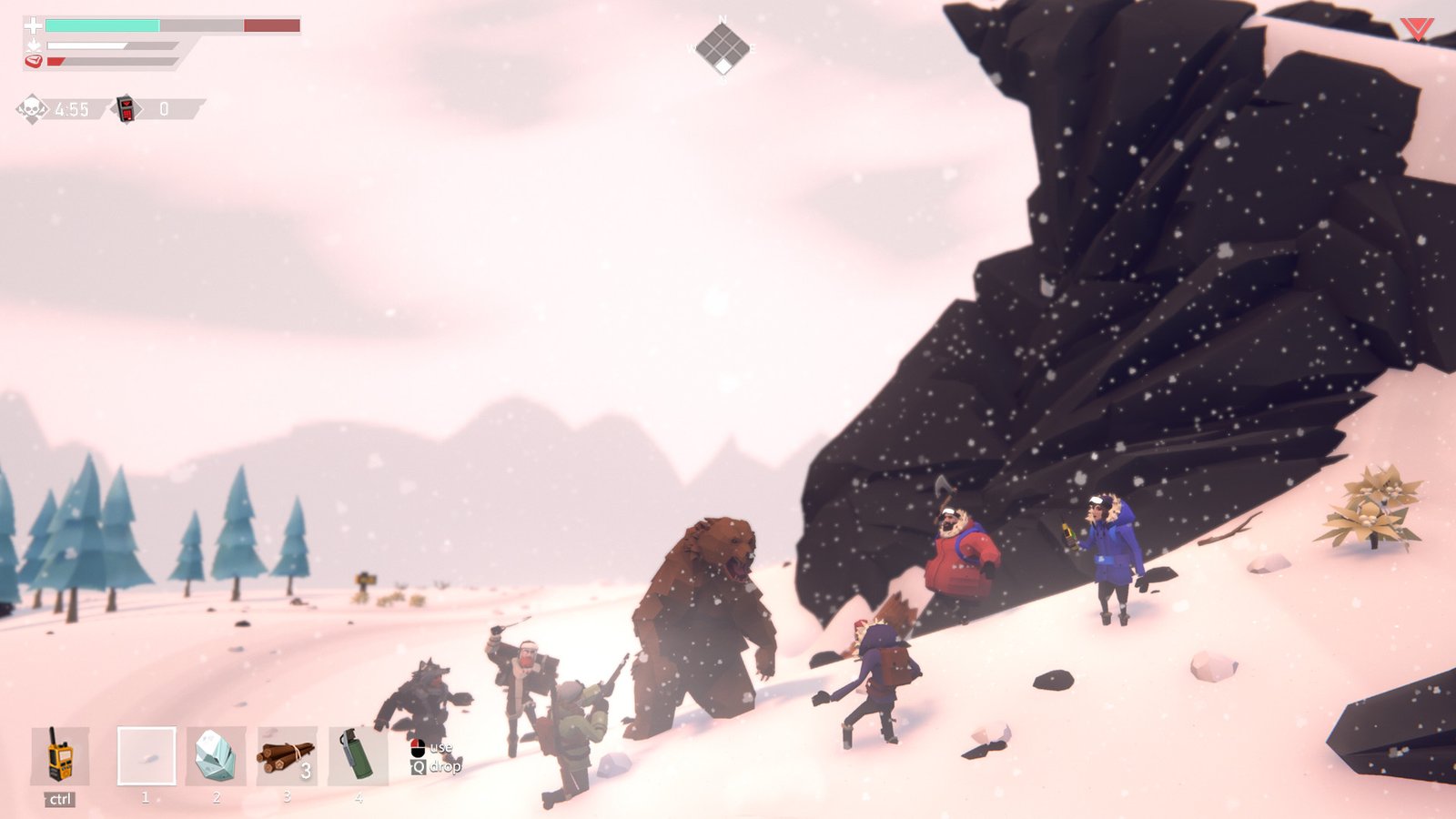Click the mouse icon beside the use prompt

coord(418,748)
